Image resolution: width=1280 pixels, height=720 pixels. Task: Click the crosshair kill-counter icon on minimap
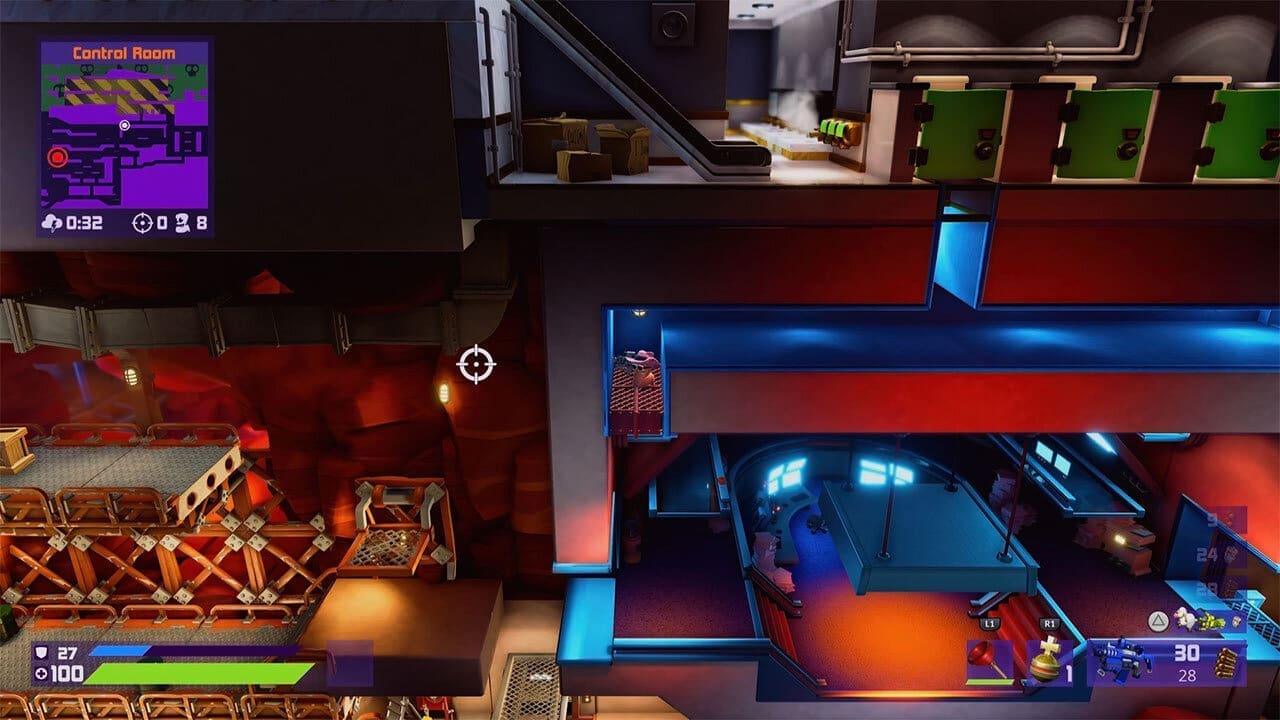pos(142,222)
